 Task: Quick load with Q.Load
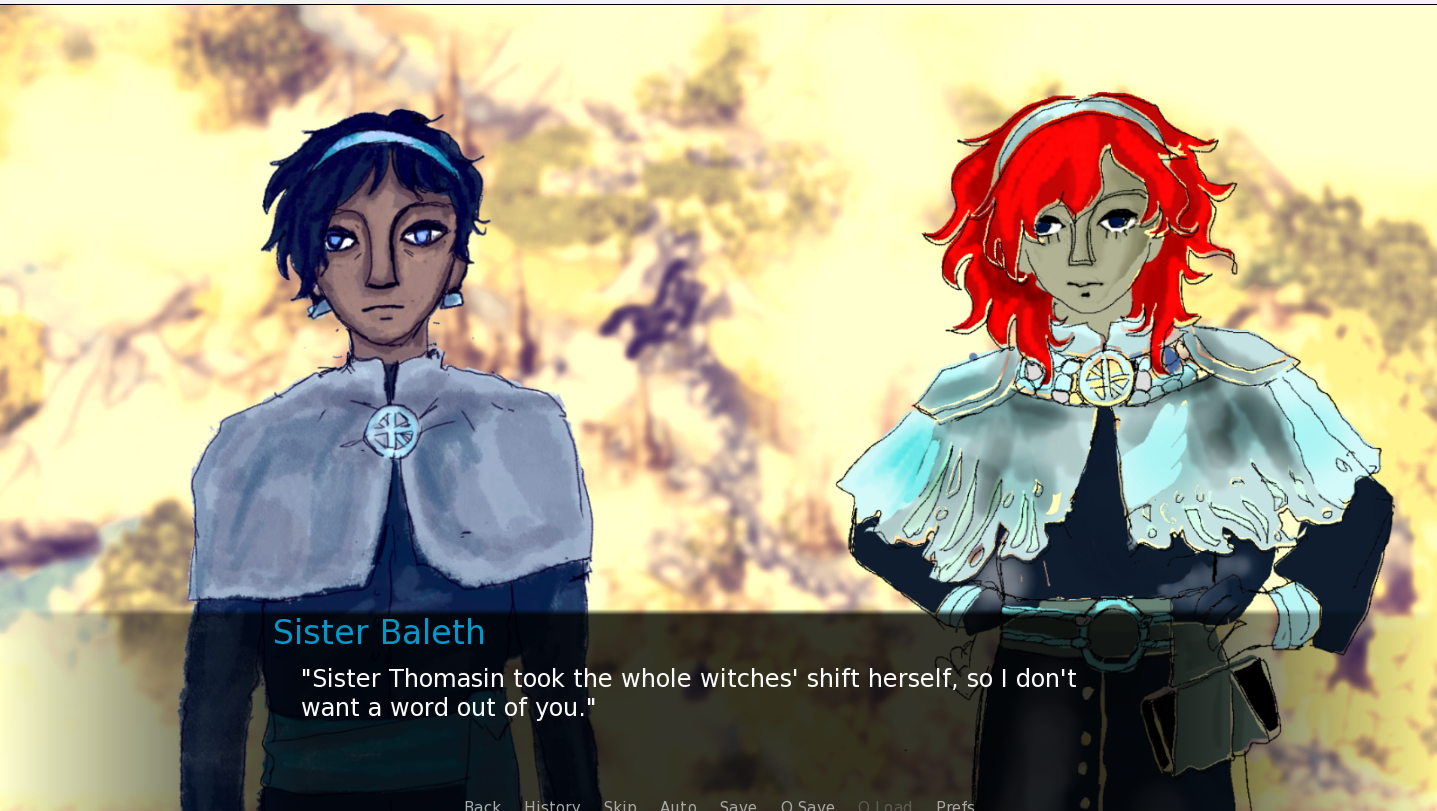pyautogui.click(x=885, y=805)
